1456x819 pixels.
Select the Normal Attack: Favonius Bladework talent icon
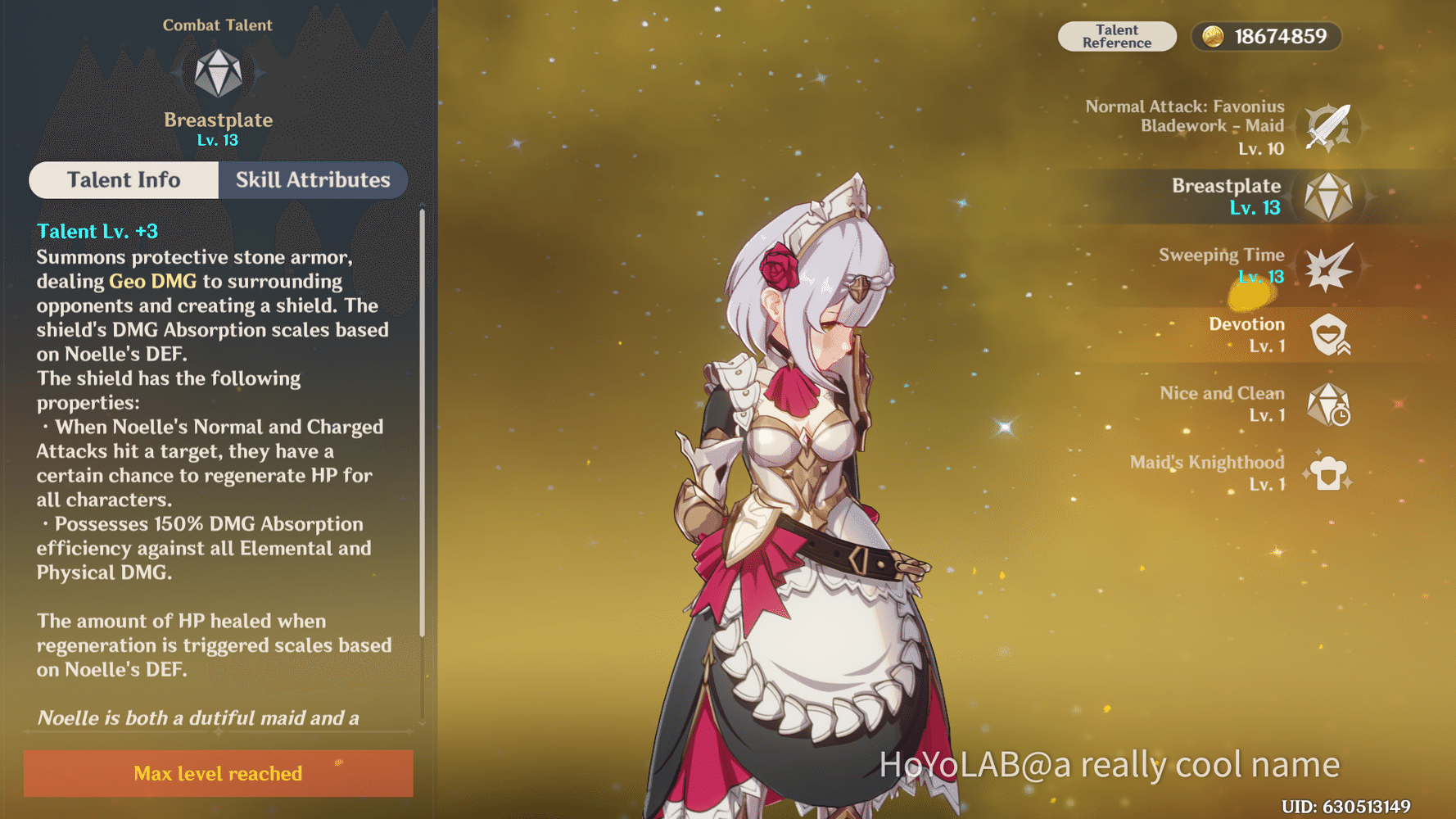click(x=1328, y=127)
